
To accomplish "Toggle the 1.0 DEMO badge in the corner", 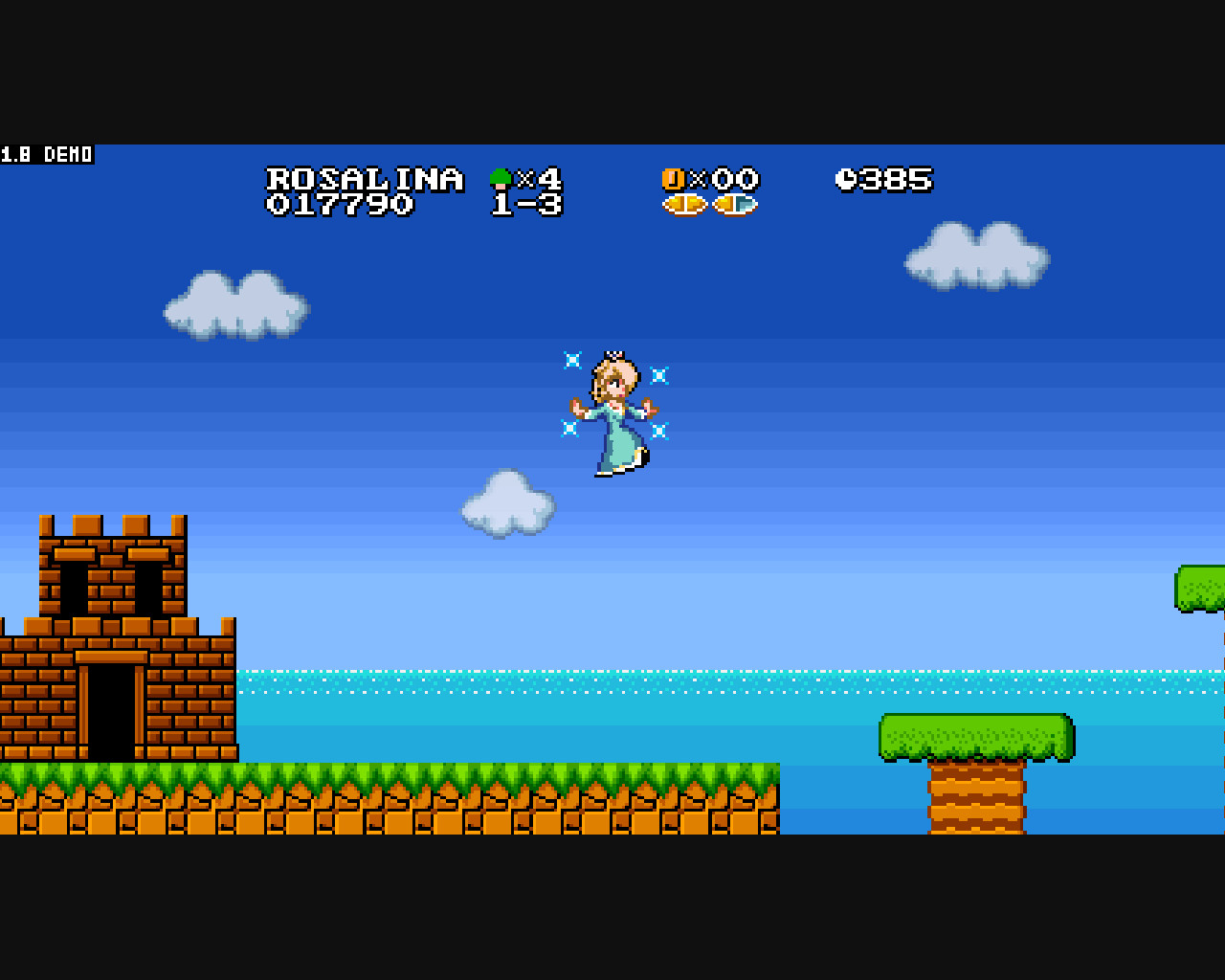I will pyautogui.click(x=44, y=154).
